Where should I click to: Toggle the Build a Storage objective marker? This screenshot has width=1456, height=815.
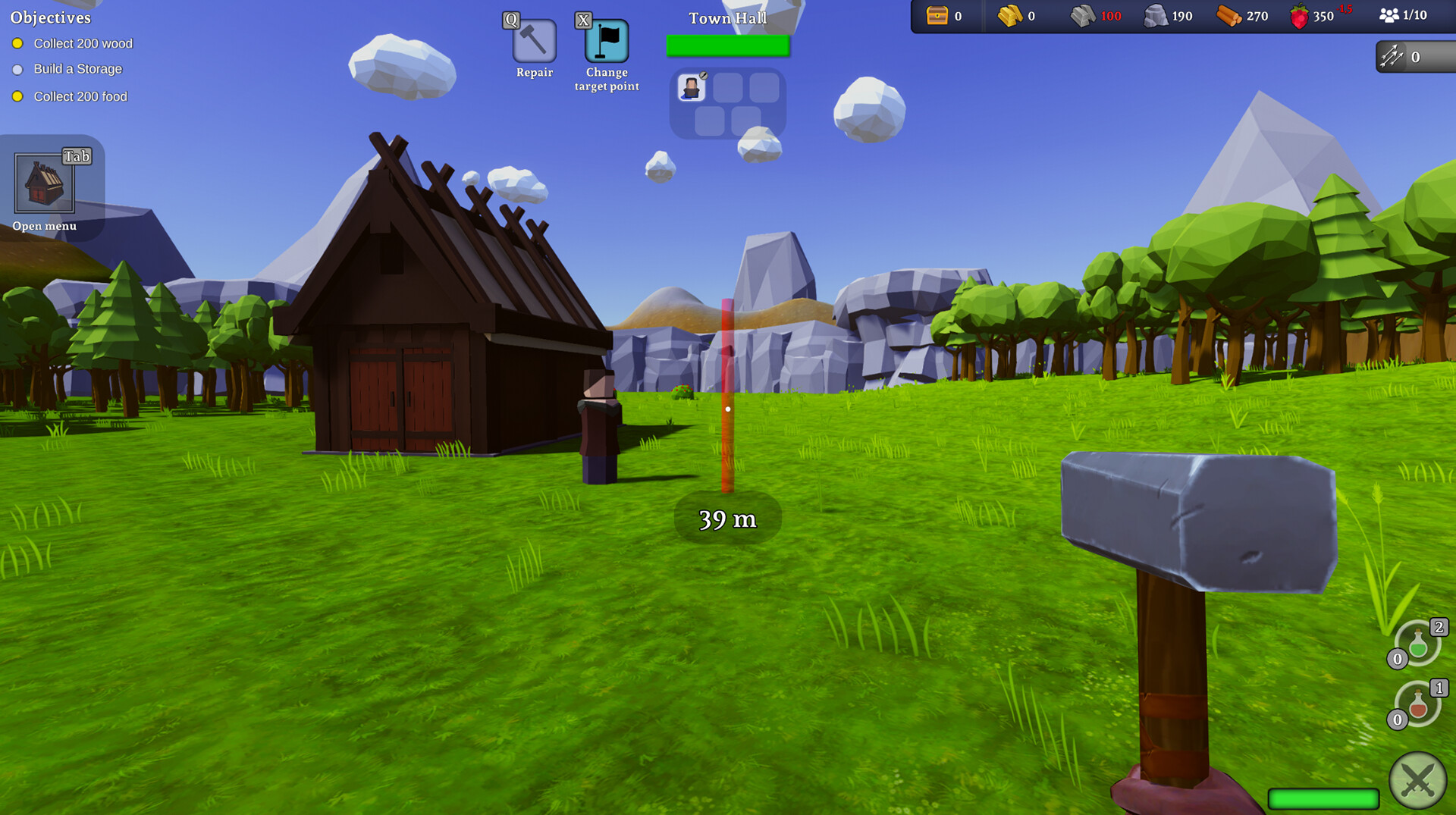pos(17,70)
